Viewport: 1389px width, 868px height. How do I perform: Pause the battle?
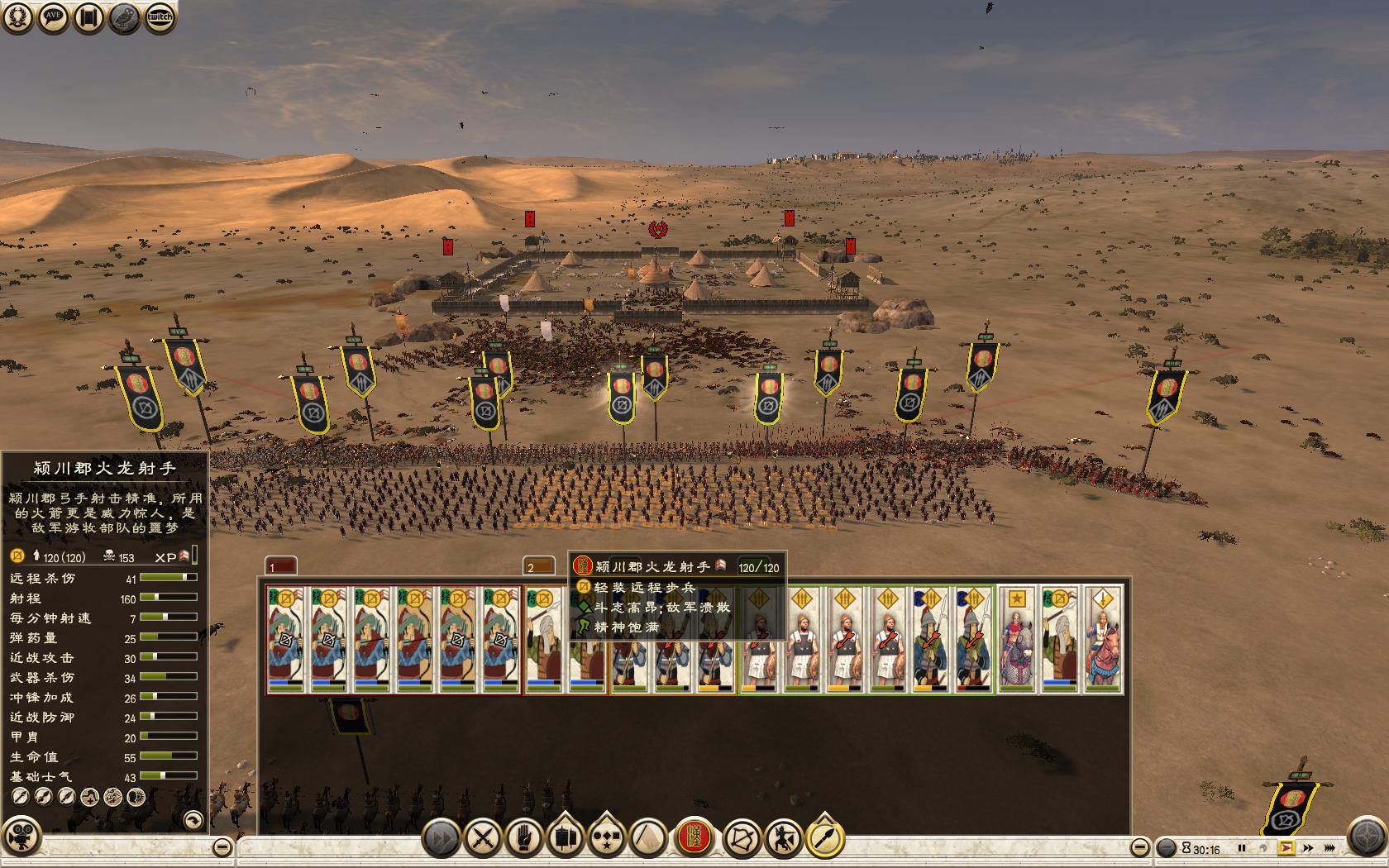pos(1241,848)
